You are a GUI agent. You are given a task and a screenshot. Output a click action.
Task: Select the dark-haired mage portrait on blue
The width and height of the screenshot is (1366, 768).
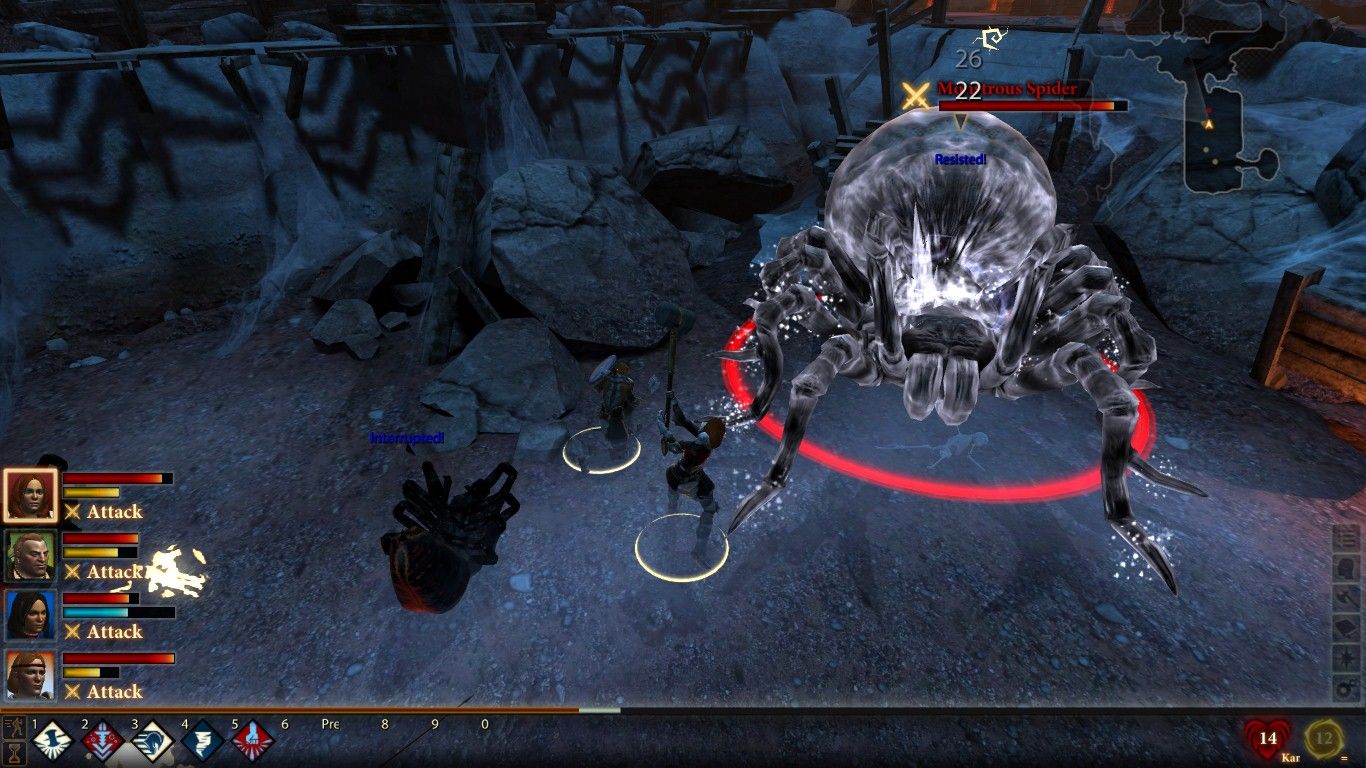(30, 615)
